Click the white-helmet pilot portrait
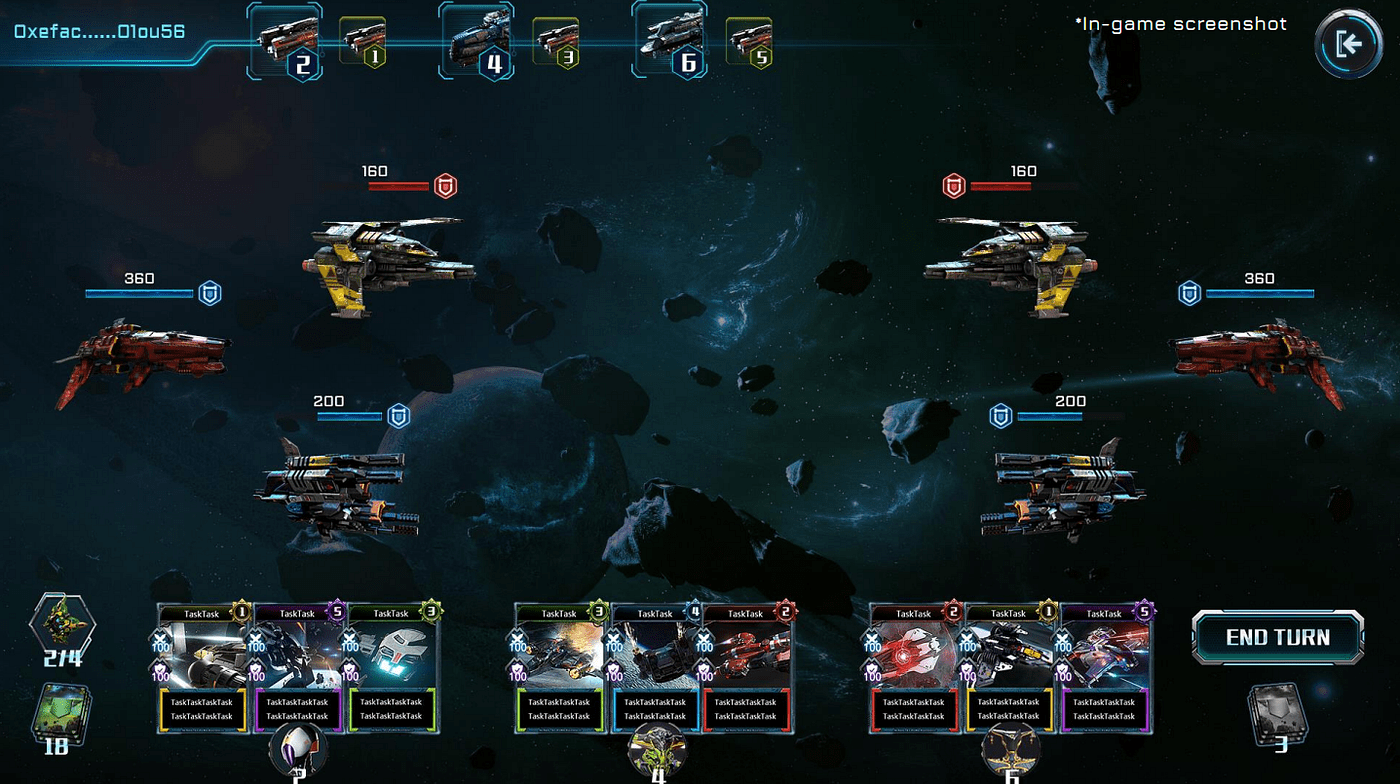 click(300, 750)
